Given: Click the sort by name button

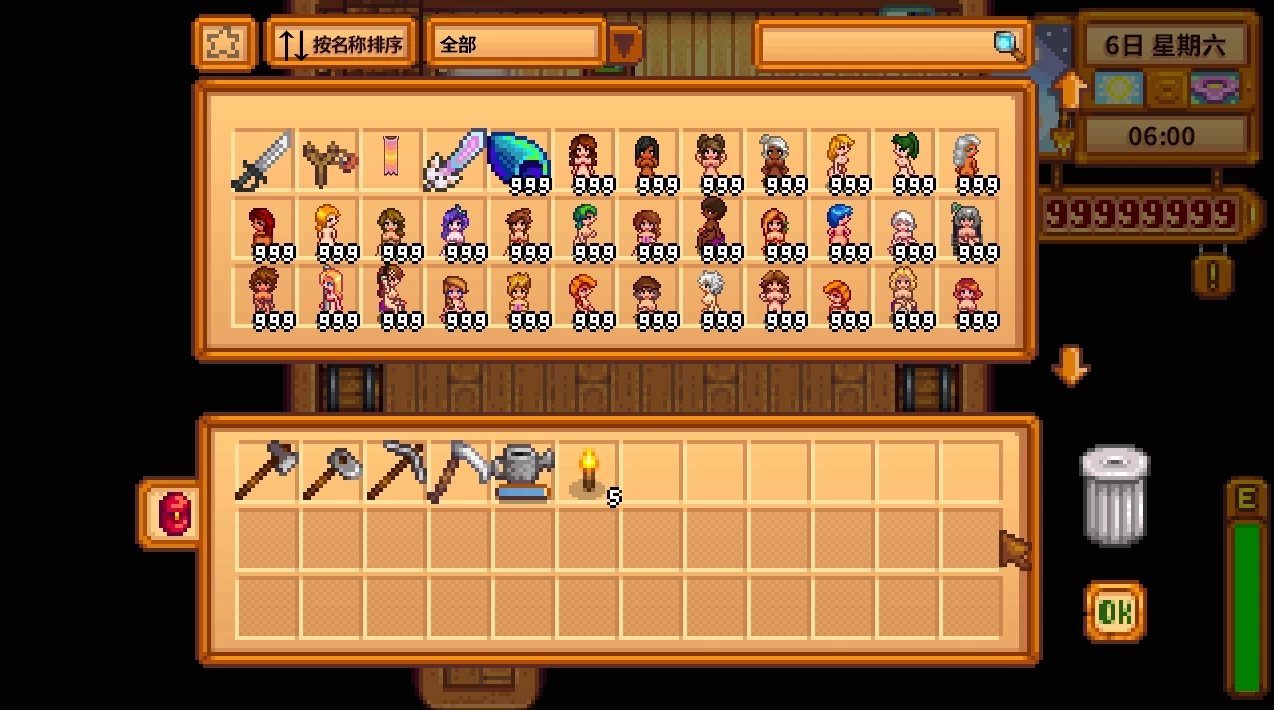Looking at the screenshot, I should point(341,45).
